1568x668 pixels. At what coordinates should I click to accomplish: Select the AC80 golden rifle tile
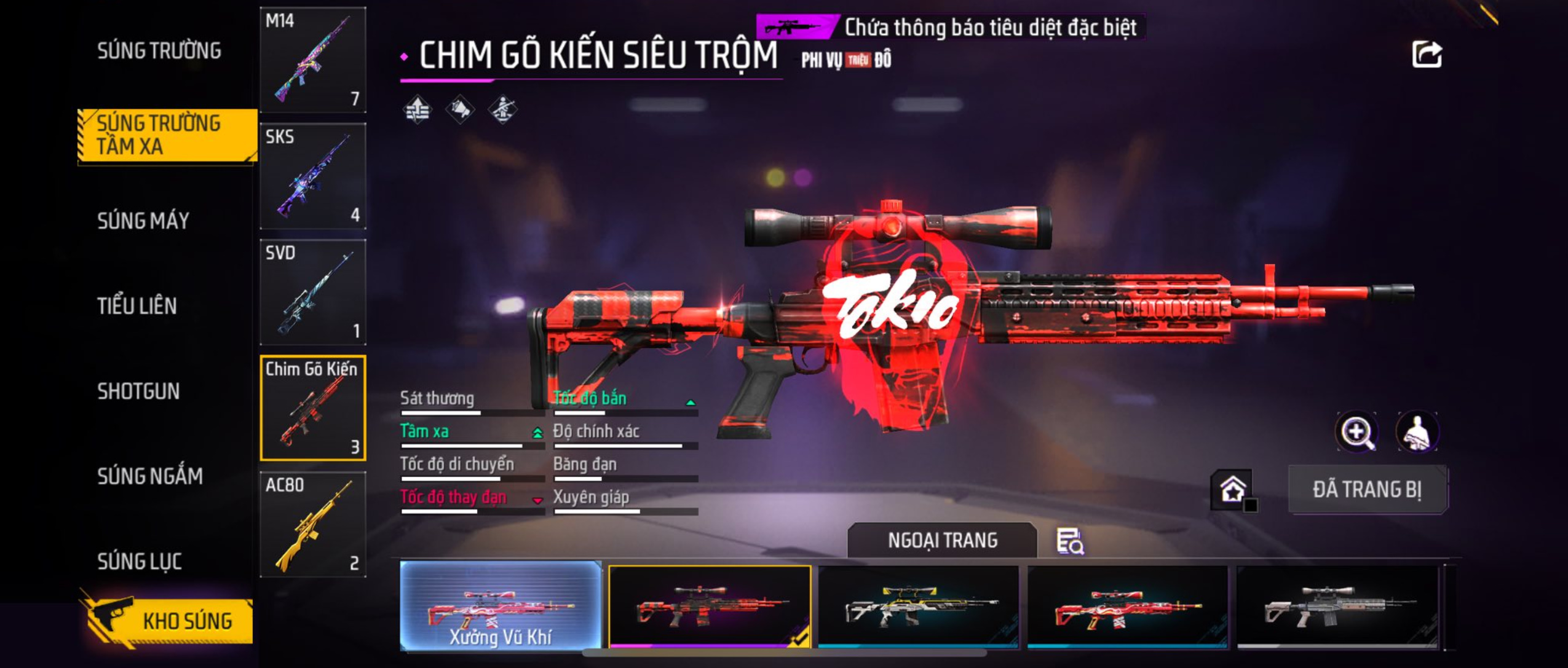click(x=312, y=525)
